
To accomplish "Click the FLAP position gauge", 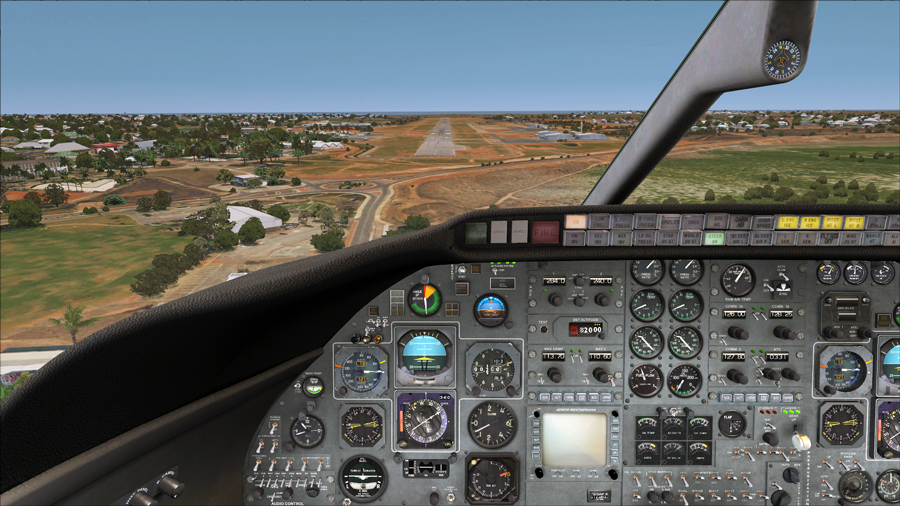I will pos(731,424).
